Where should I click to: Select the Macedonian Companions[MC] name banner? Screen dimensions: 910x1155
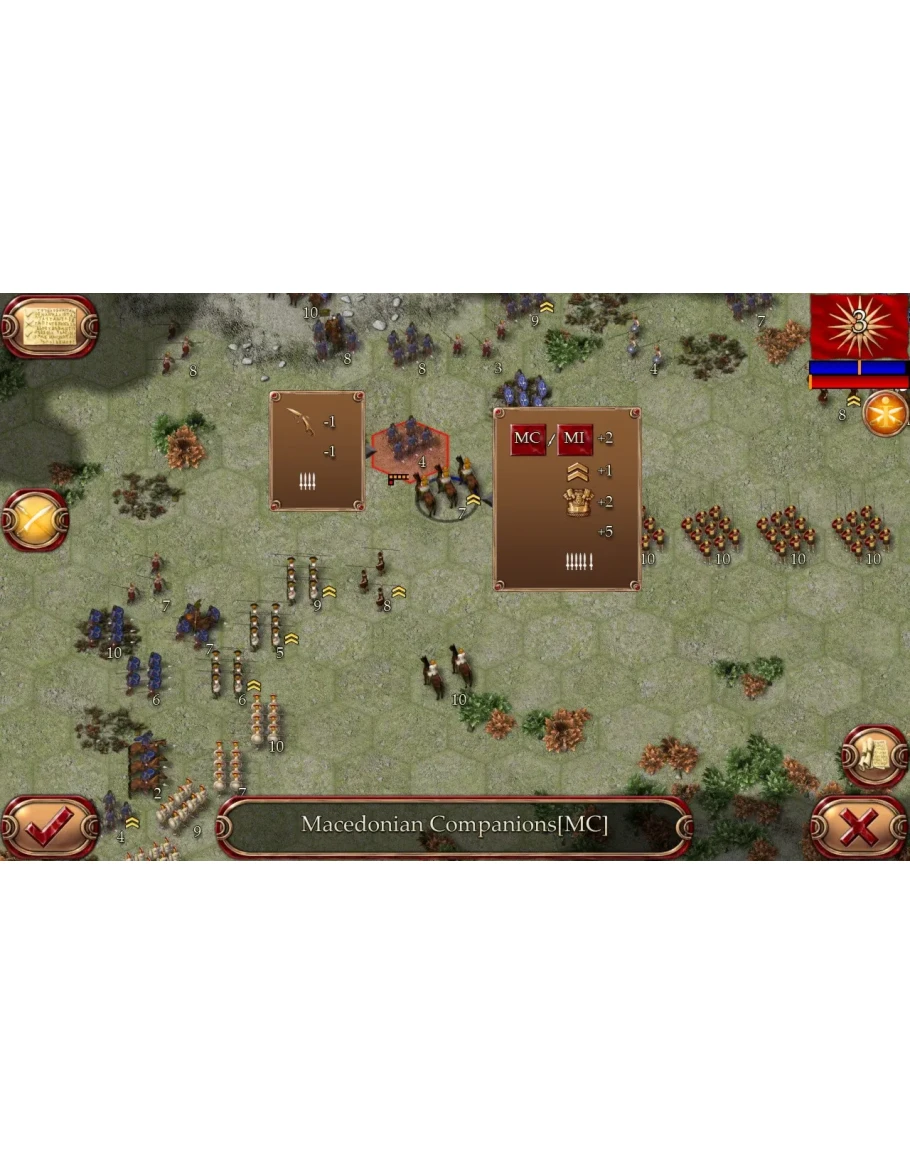(454, 826)
